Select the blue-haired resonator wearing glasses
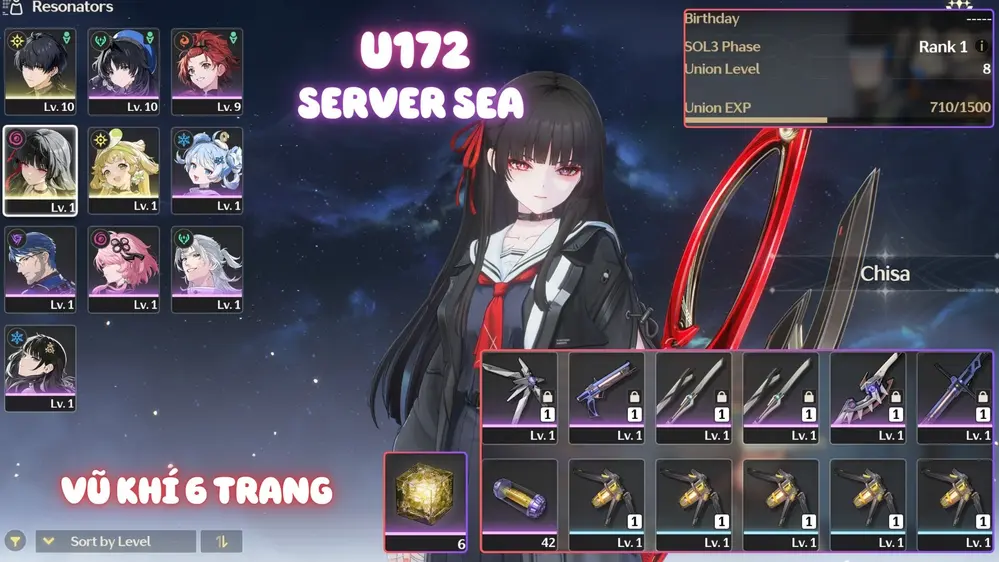Image resolution: width=999 pixels, height=562 pixels. click(40, 269)
